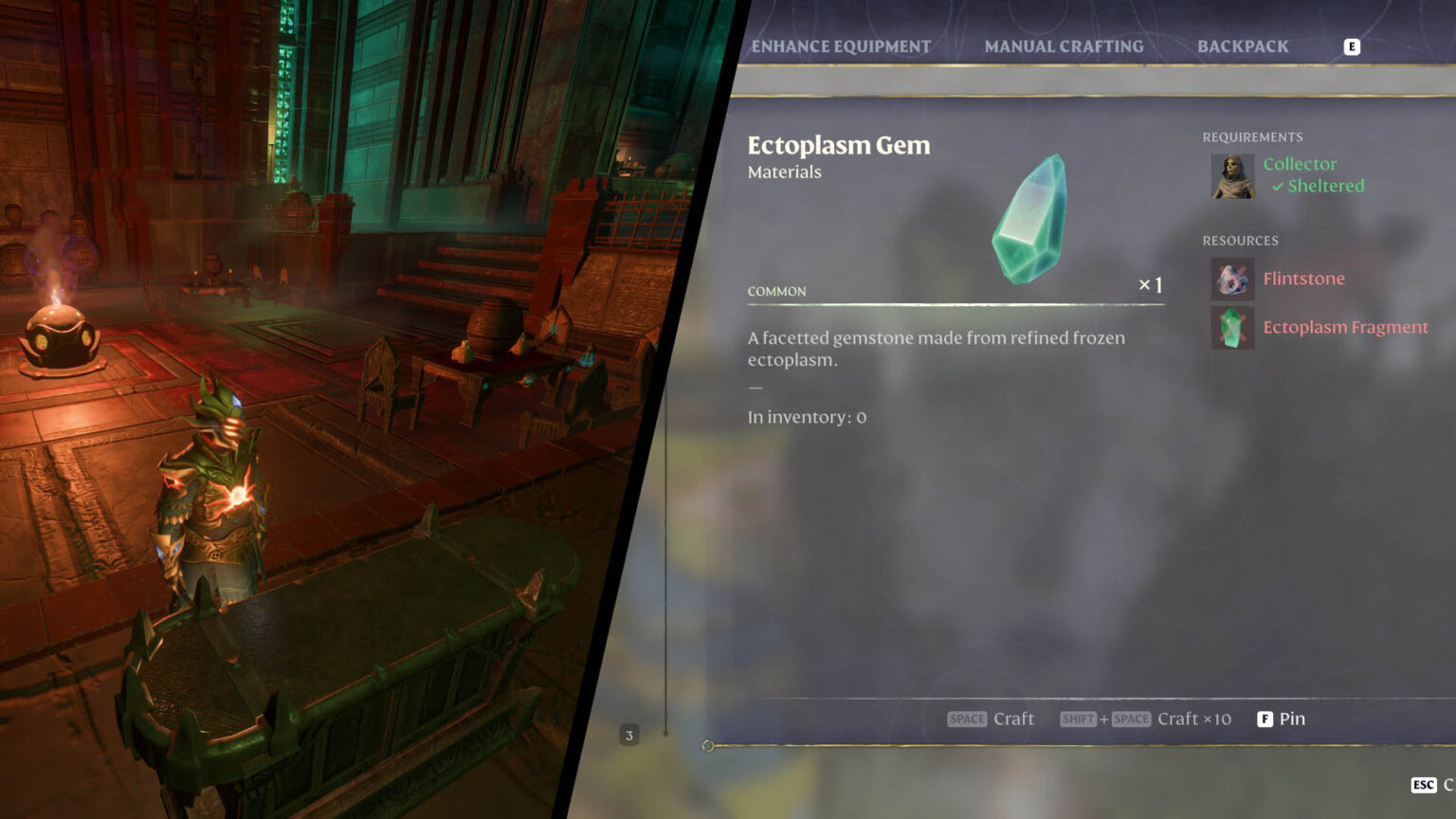Click the SHIFT+SPACE prompt for Craft ×10
1456x819 pixels.
coord(1105,719)
